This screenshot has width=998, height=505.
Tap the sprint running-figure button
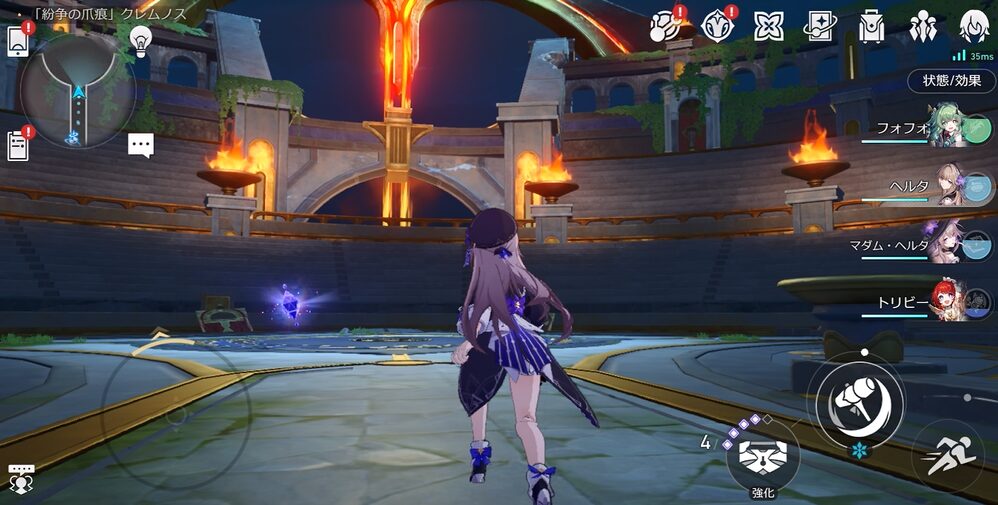point(946,457)
